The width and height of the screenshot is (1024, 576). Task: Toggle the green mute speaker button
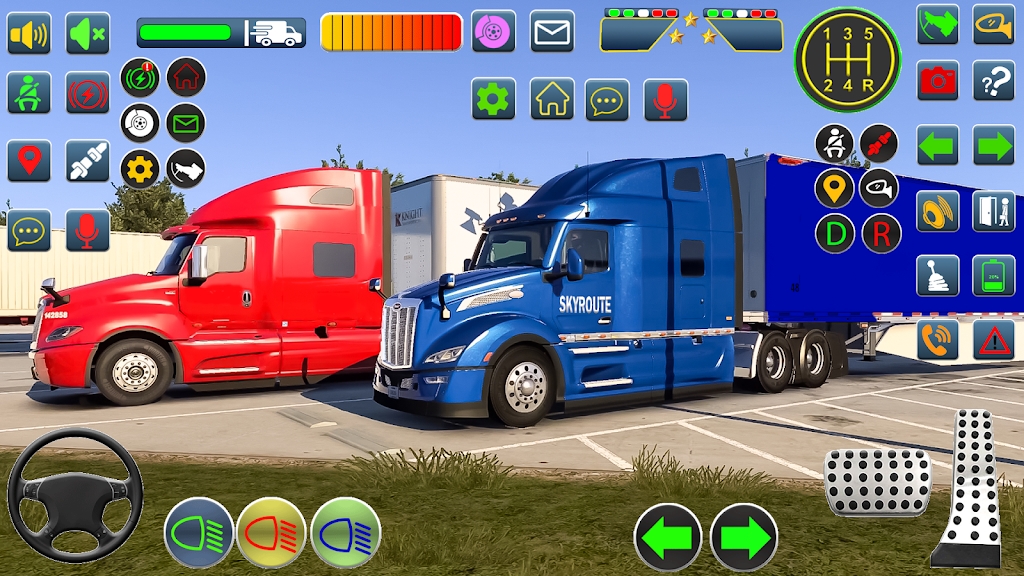click(88, 33)
